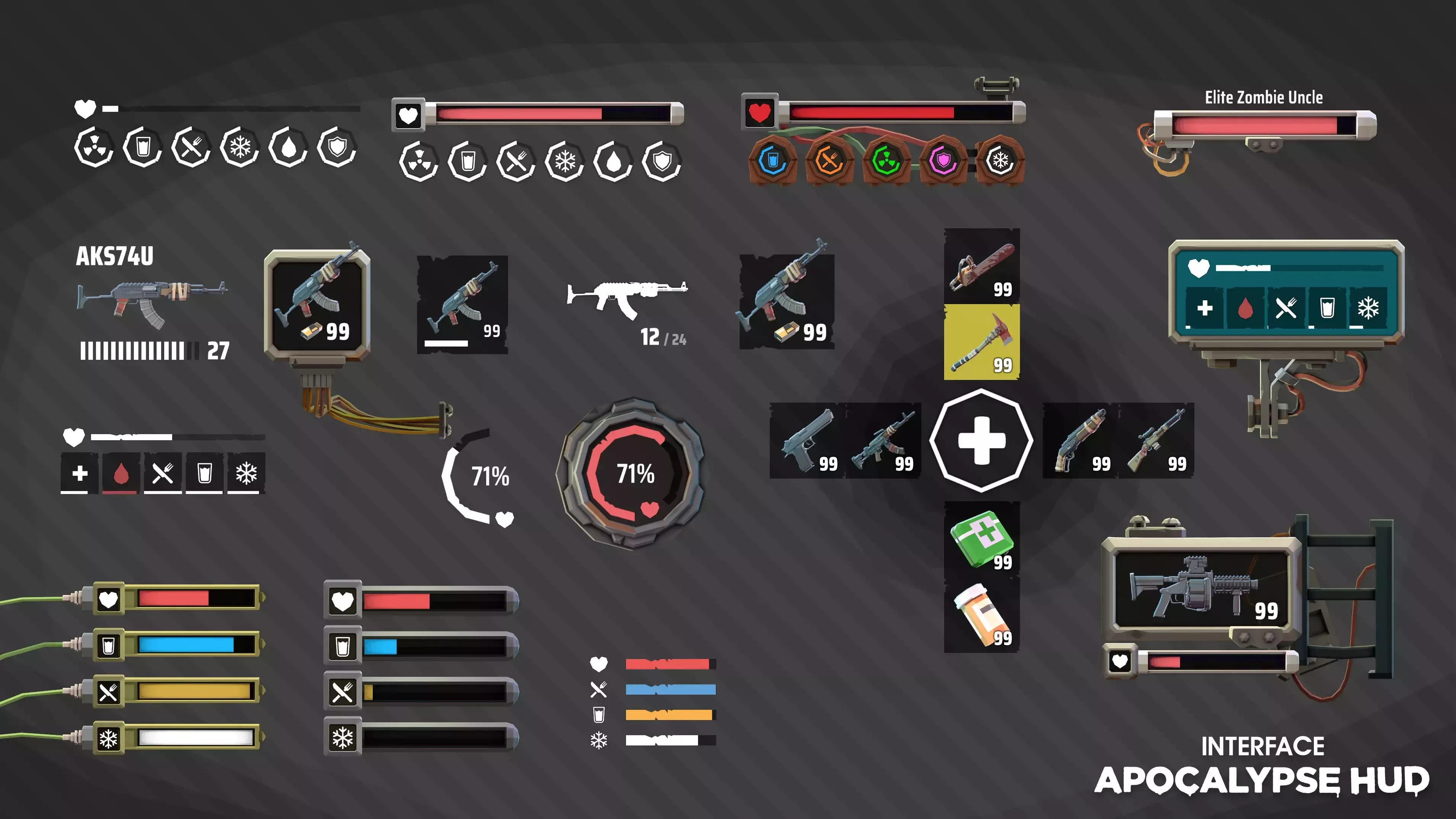This screenshot has width=1456, height=819.
Task: Select the orange pill bottle slot
Action: pos(982,615)
